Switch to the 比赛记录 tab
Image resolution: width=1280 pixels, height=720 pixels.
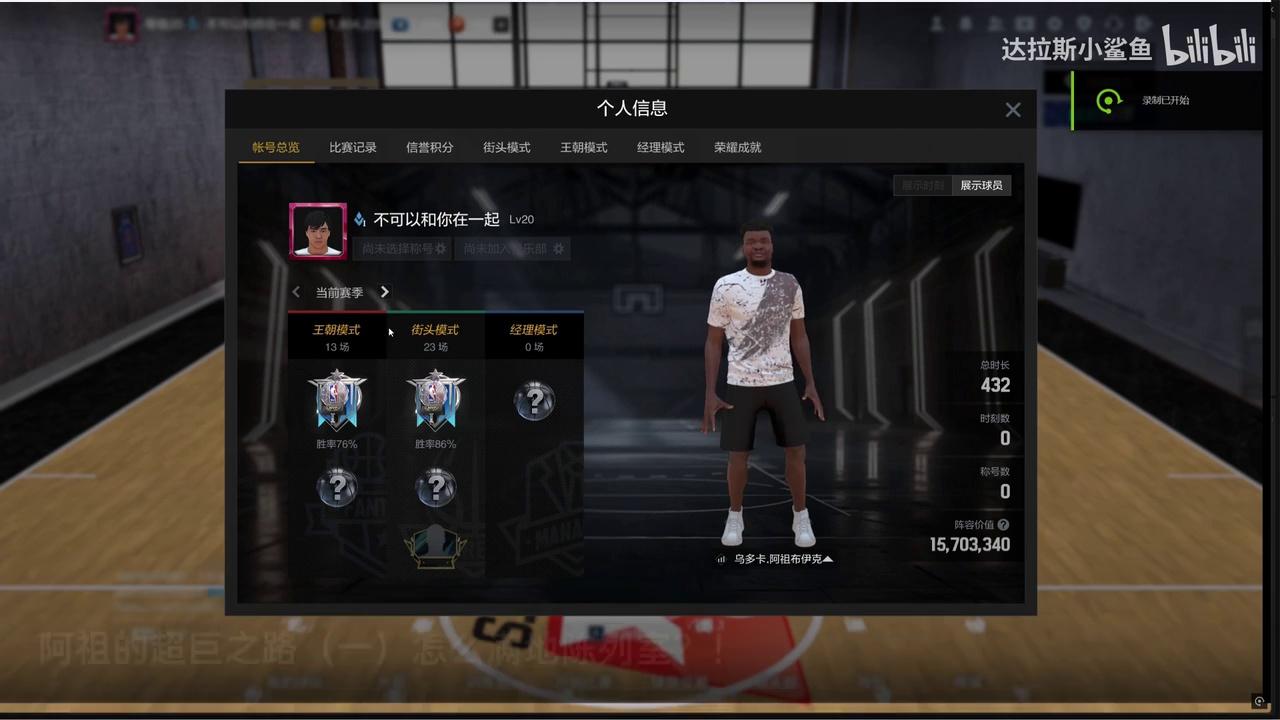point(353,147)
